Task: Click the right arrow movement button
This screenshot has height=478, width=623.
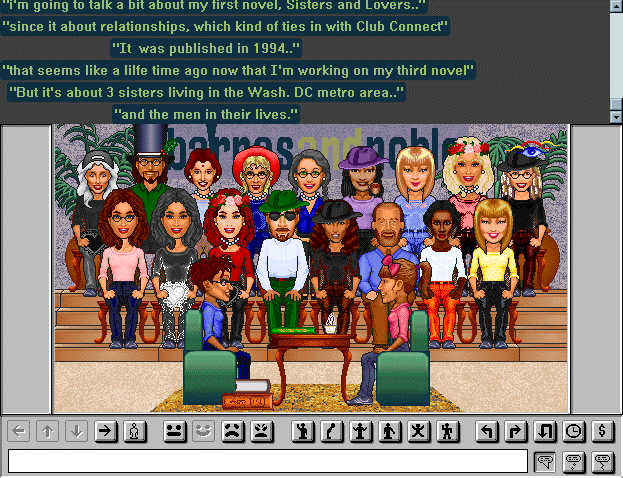Action: click(x=106, y=432)
